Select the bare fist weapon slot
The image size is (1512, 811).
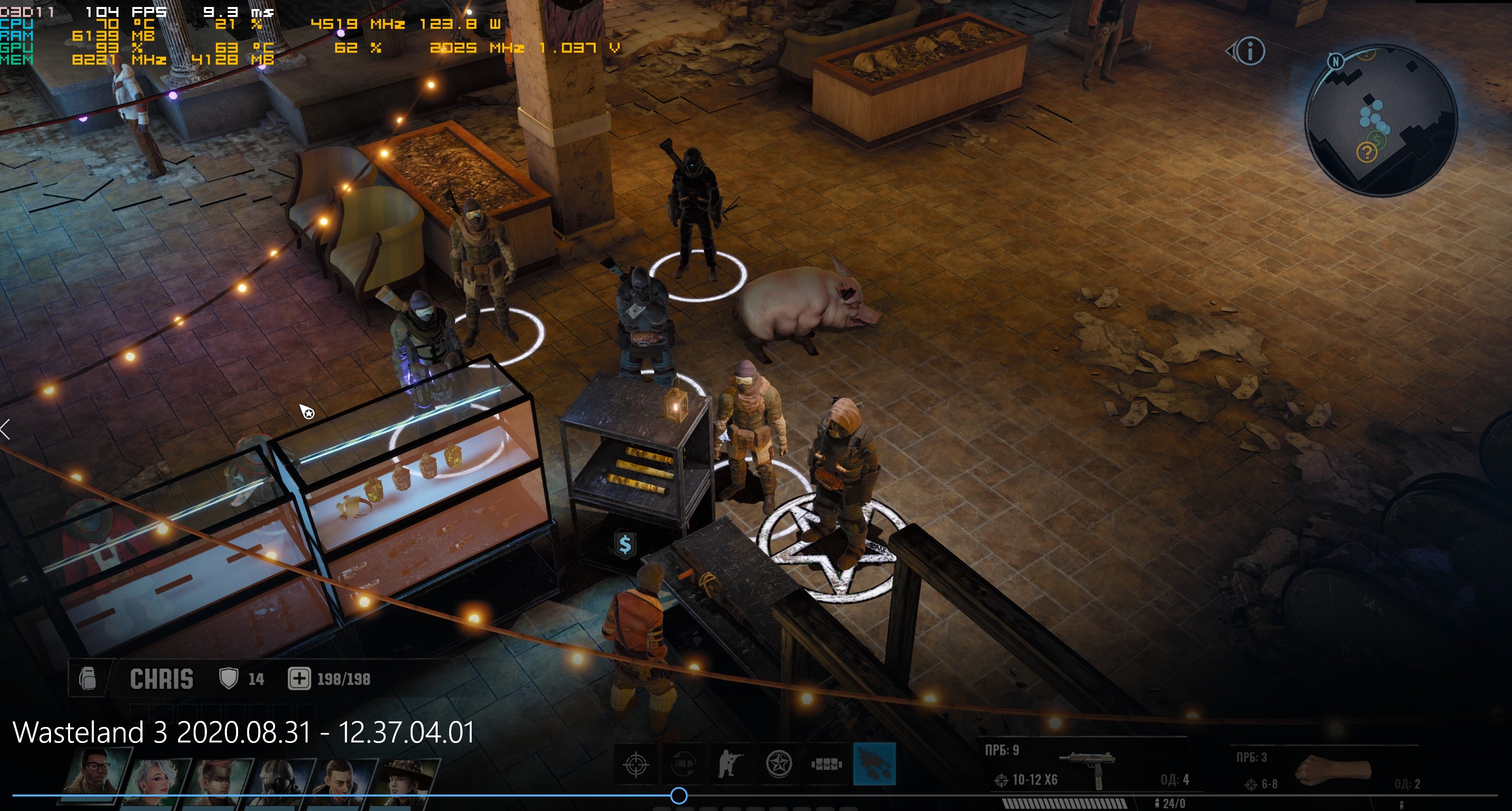tap(1332, 770)
